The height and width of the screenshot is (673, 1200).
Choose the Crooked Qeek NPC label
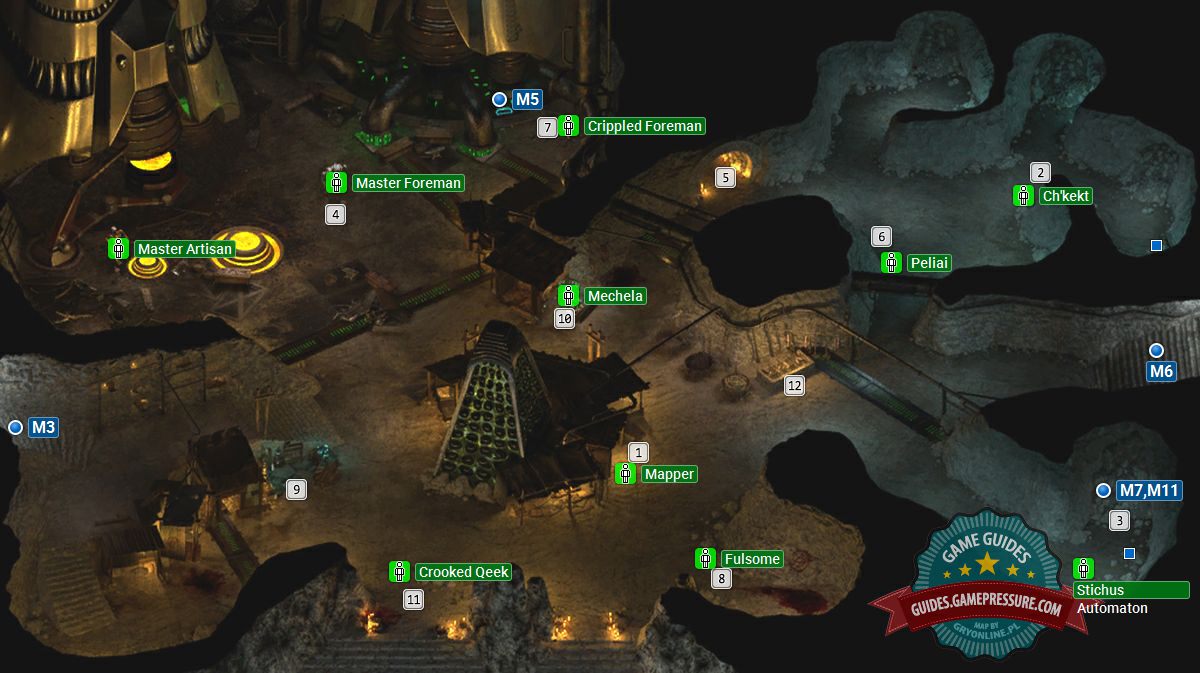[463, 572]
